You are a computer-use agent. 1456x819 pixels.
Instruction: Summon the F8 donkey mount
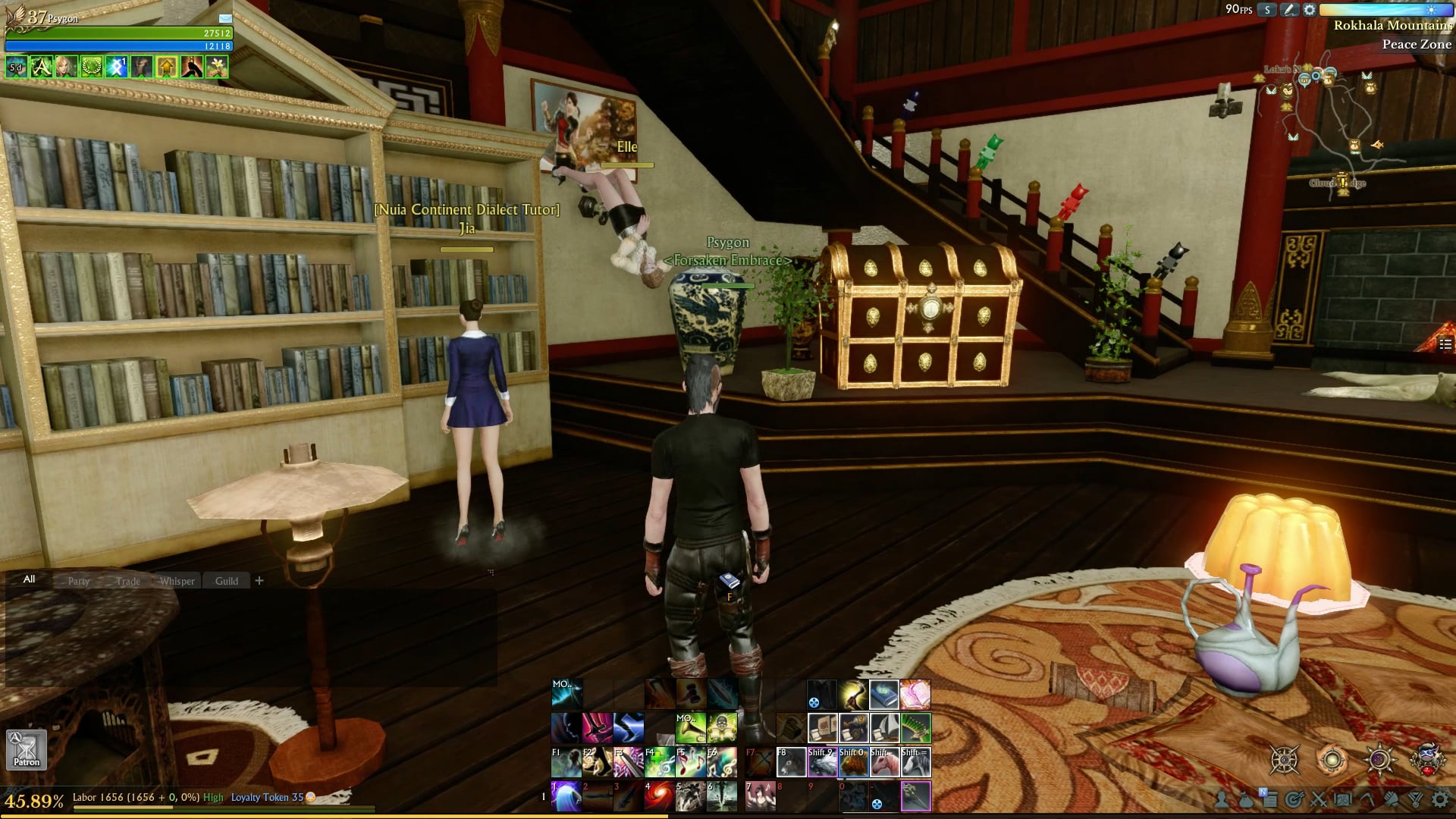(x=790, y=762)
